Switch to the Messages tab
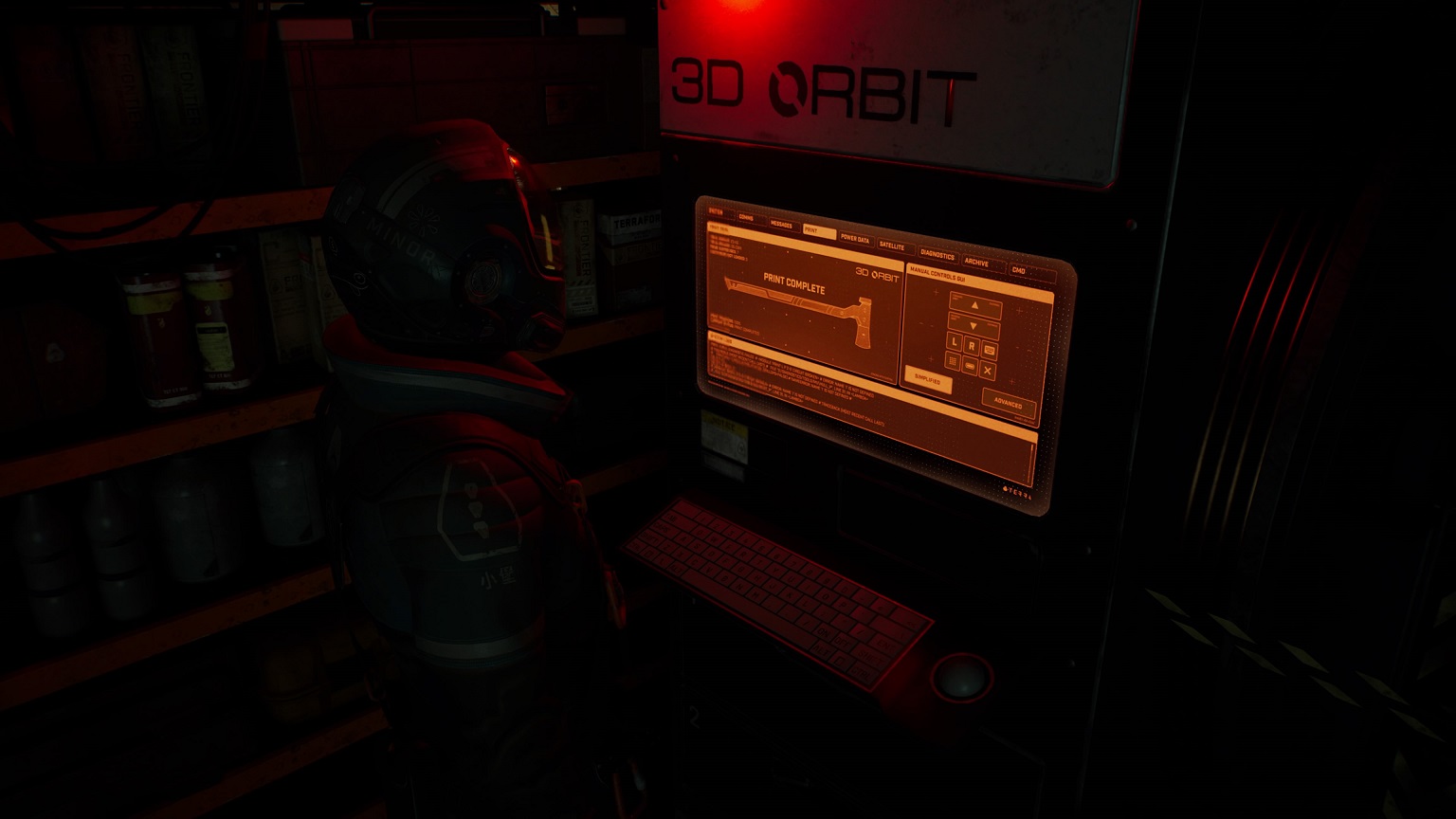 (781, 225)
